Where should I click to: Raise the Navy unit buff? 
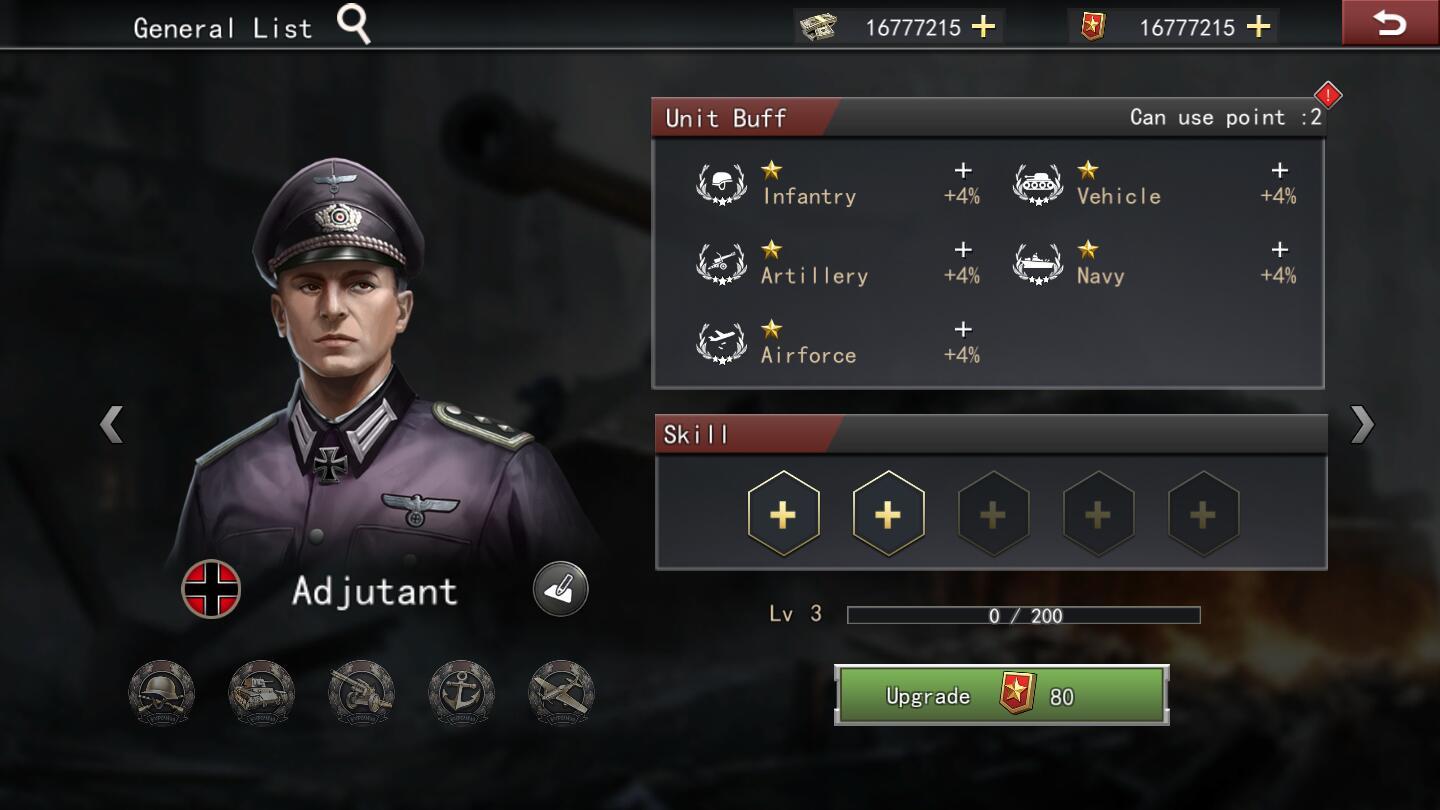click(1279, 250)
